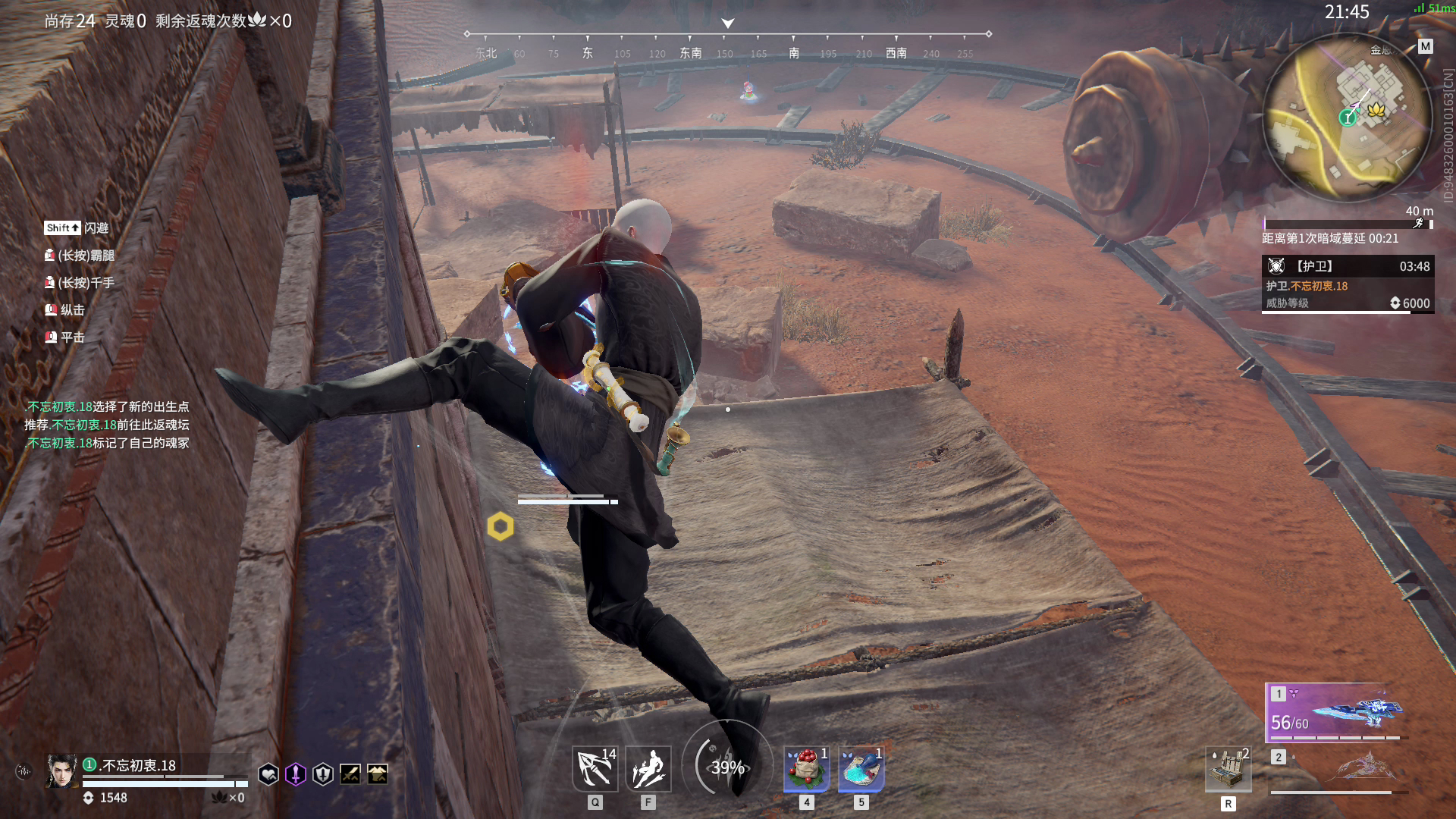
Task: Click the green teammate marker on minimap
Action: pyautogui.click(x=1347, y=118)
